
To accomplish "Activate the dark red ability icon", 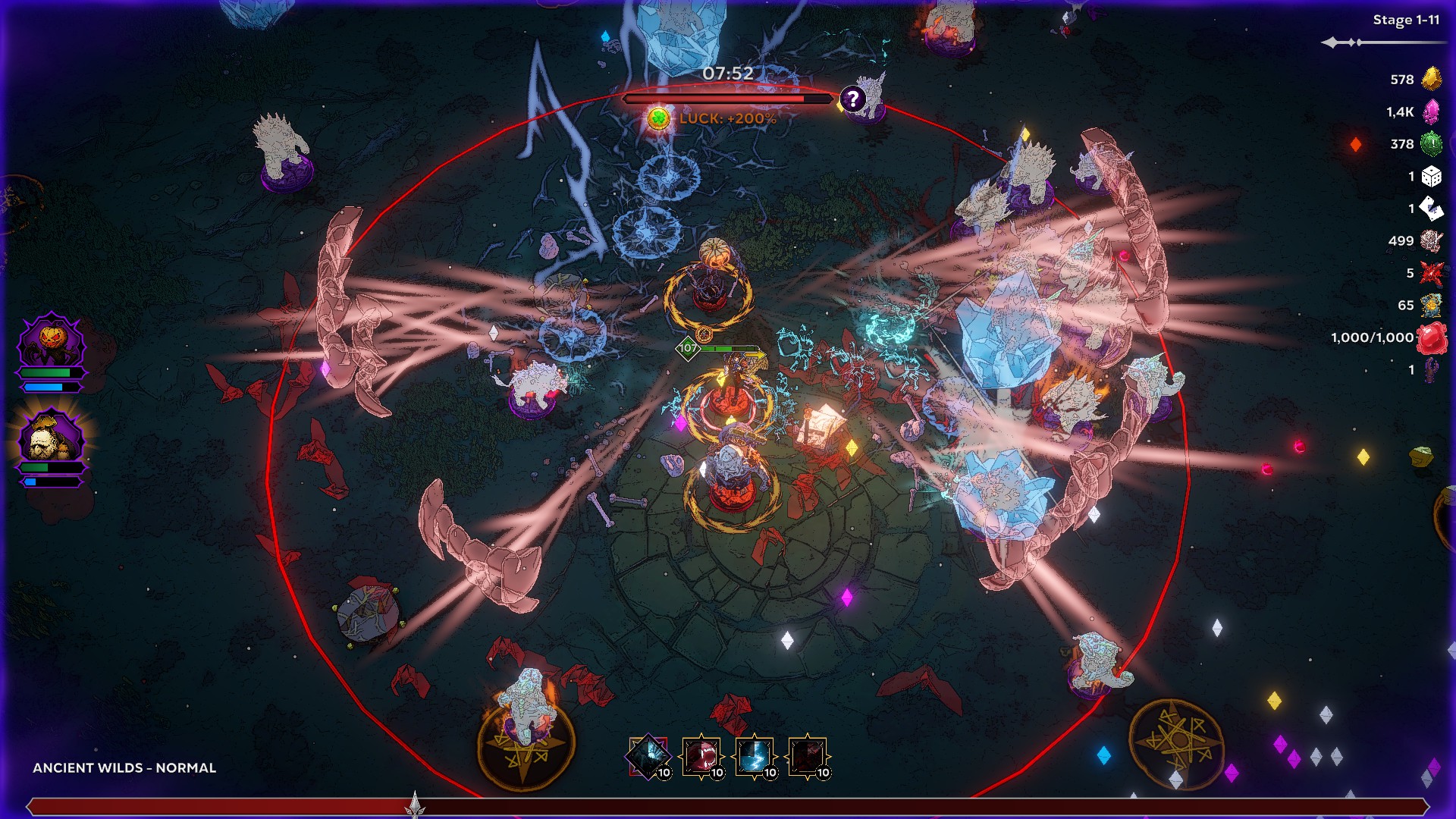I will pyautogui.click(x=808, y=756).
